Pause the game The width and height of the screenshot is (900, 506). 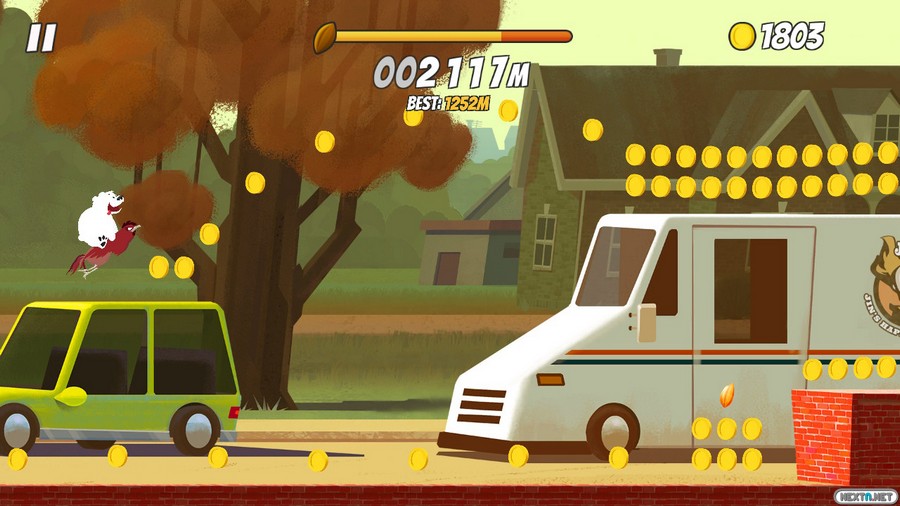(40, 38)
